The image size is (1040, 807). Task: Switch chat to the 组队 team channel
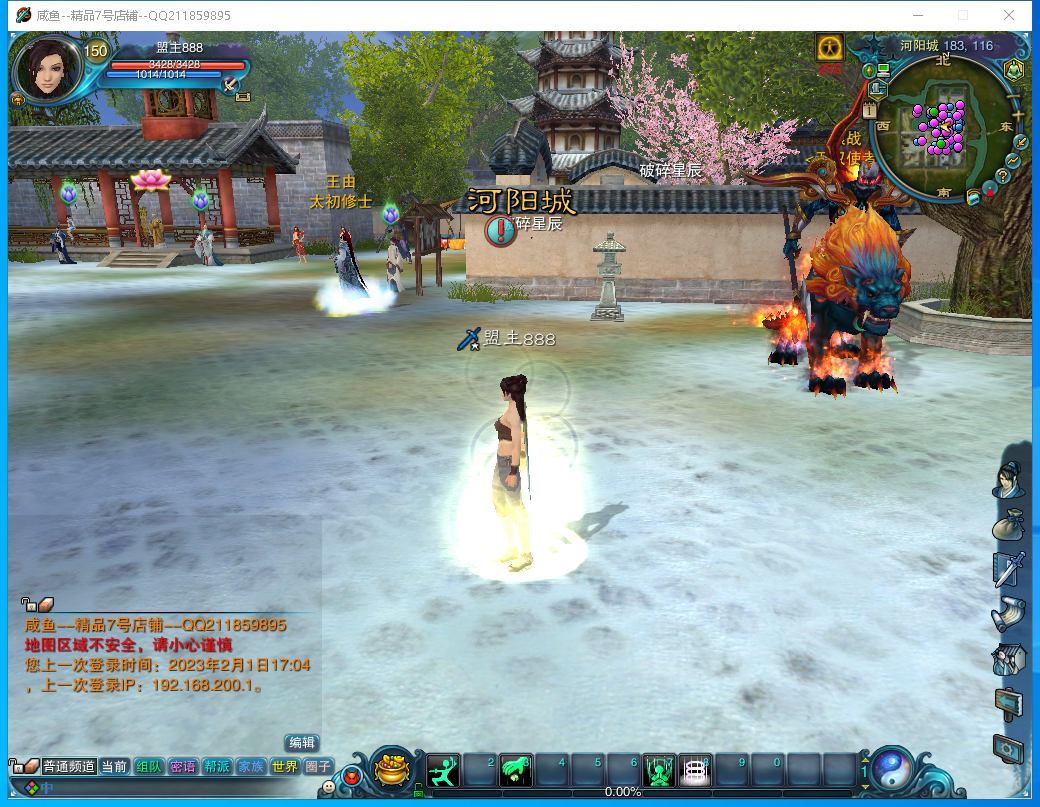[148, 766]
